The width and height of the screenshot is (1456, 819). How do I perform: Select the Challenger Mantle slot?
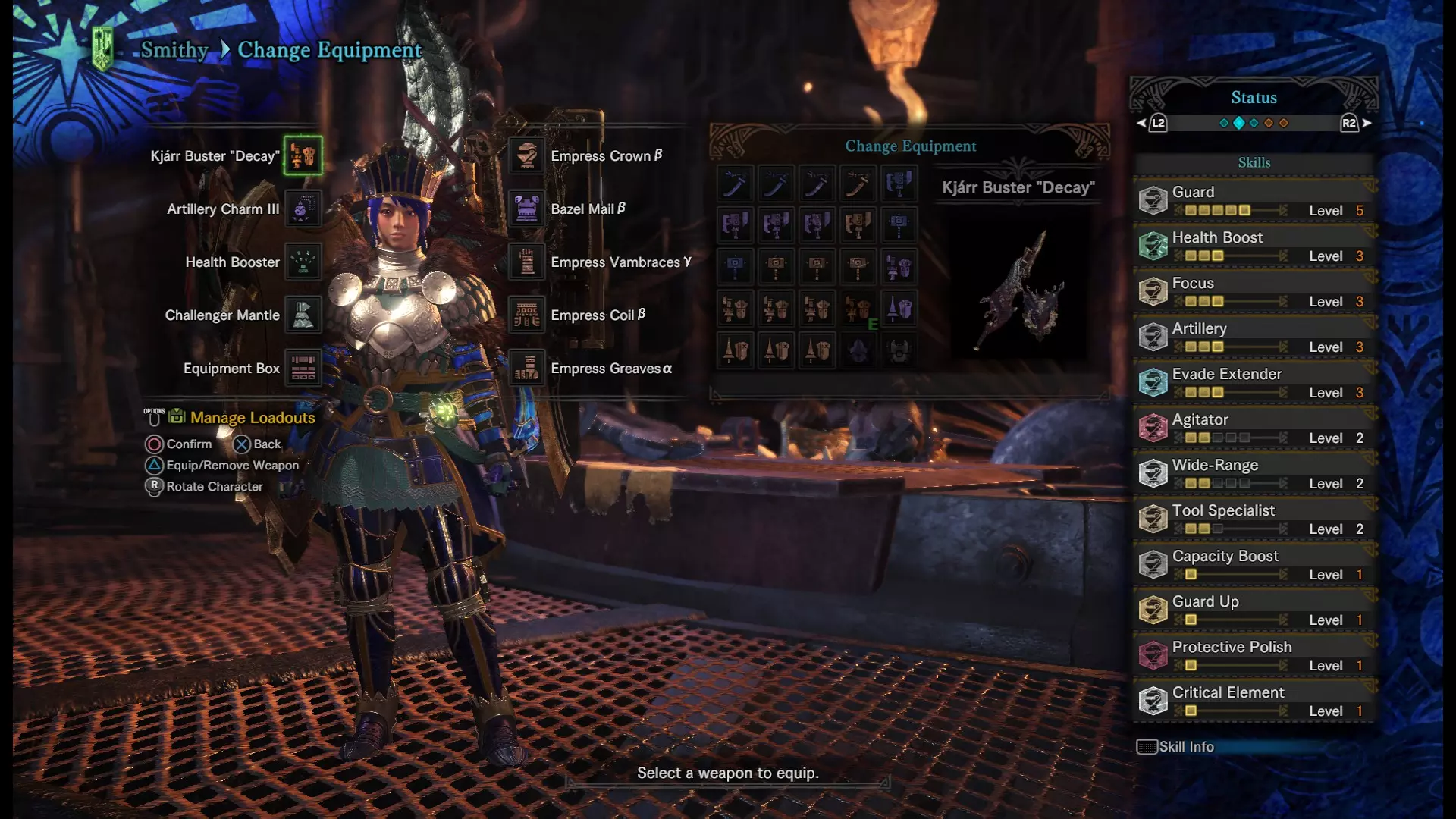click(303, 315)
